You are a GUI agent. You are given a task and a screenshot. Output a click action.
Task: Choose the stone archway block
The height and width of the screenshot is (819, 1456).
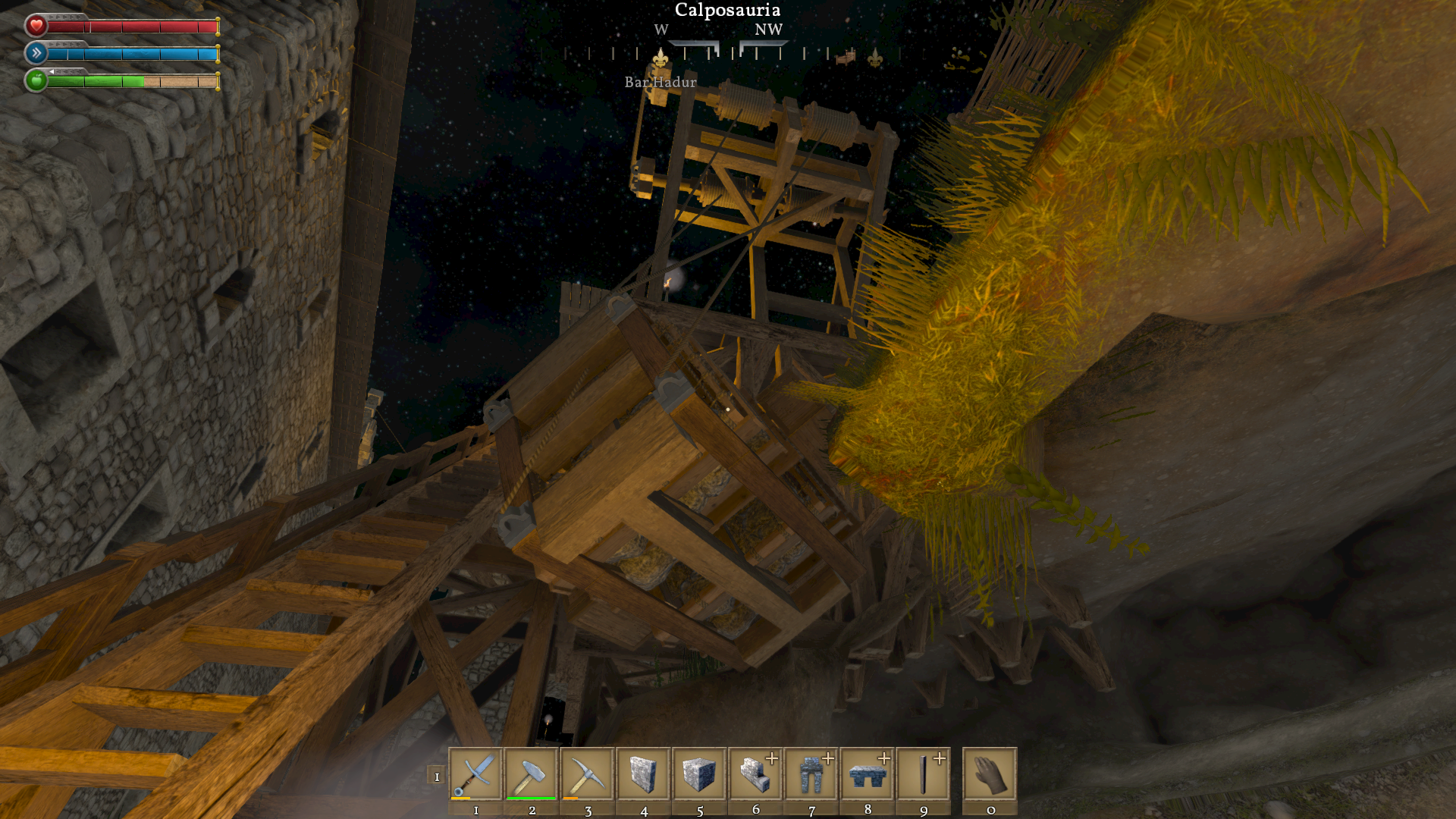click(x=811, y=774)
